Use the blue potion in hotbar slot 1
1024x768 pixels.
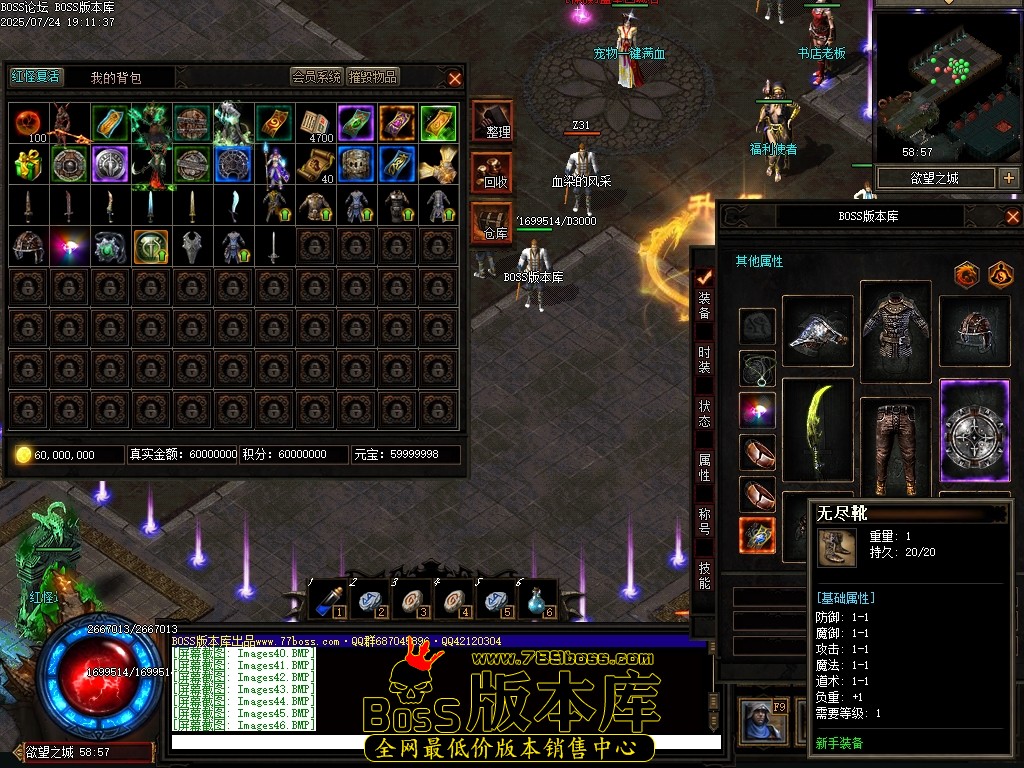327,600
